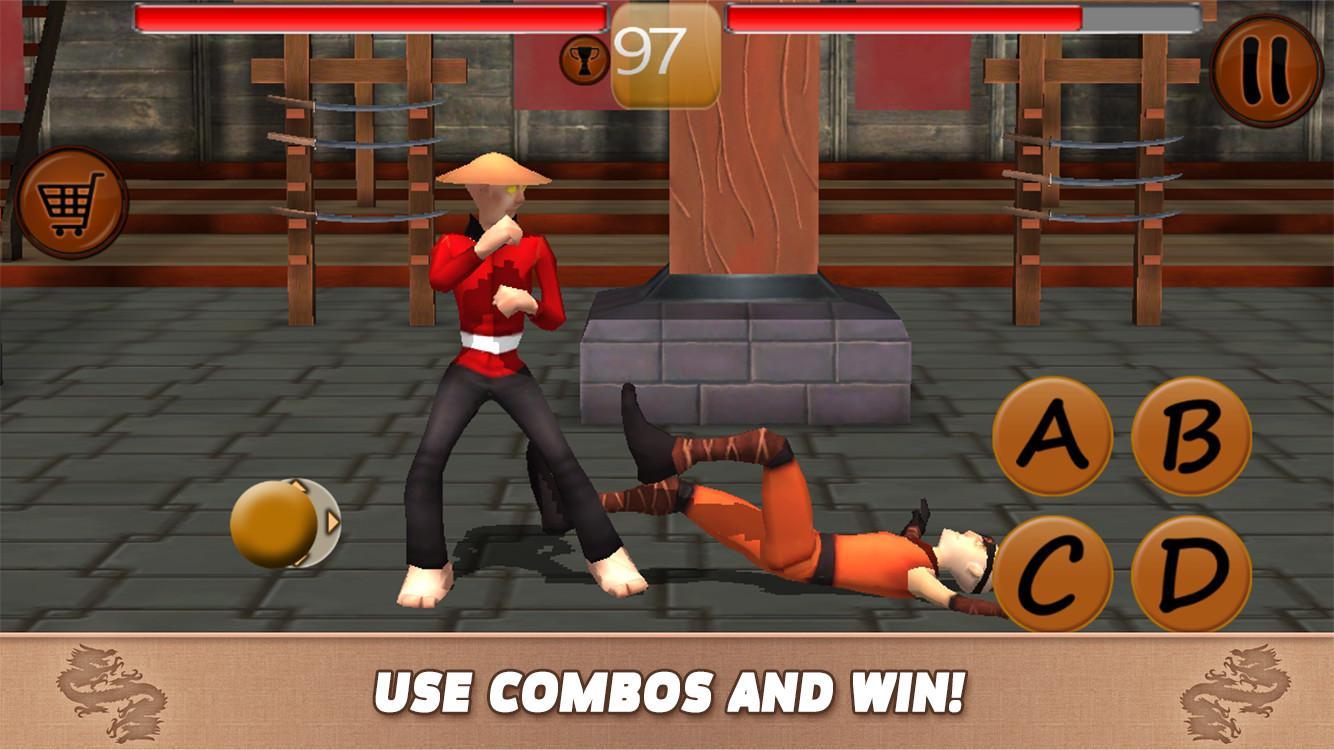This screenshot has width=1334, height=750.
Task: Tap the joystick's down arrow
Action: (x=300, y=560)
